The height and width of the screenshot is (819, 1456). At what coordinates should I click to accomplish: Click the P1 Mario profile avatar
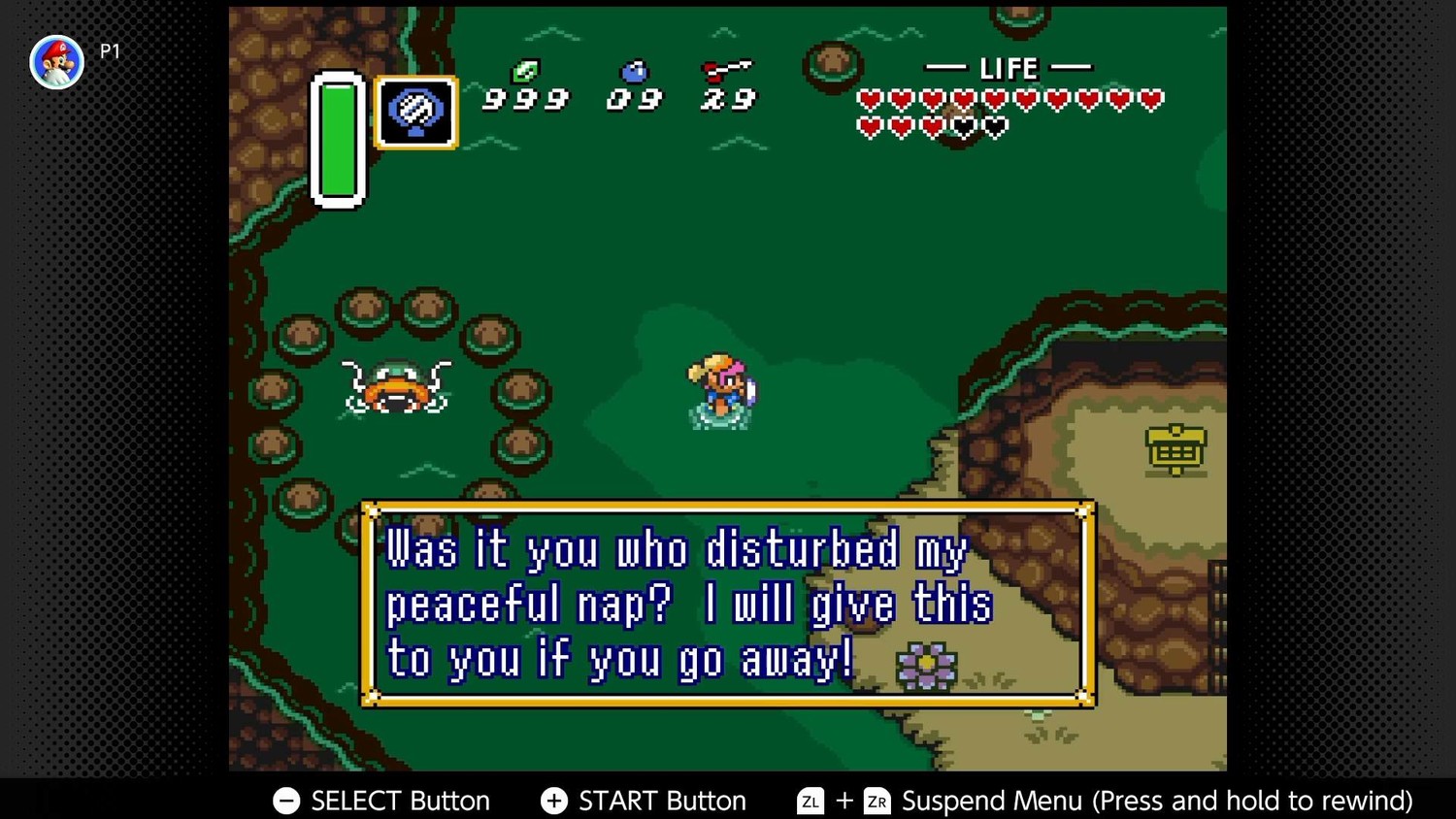click(56, 62)
